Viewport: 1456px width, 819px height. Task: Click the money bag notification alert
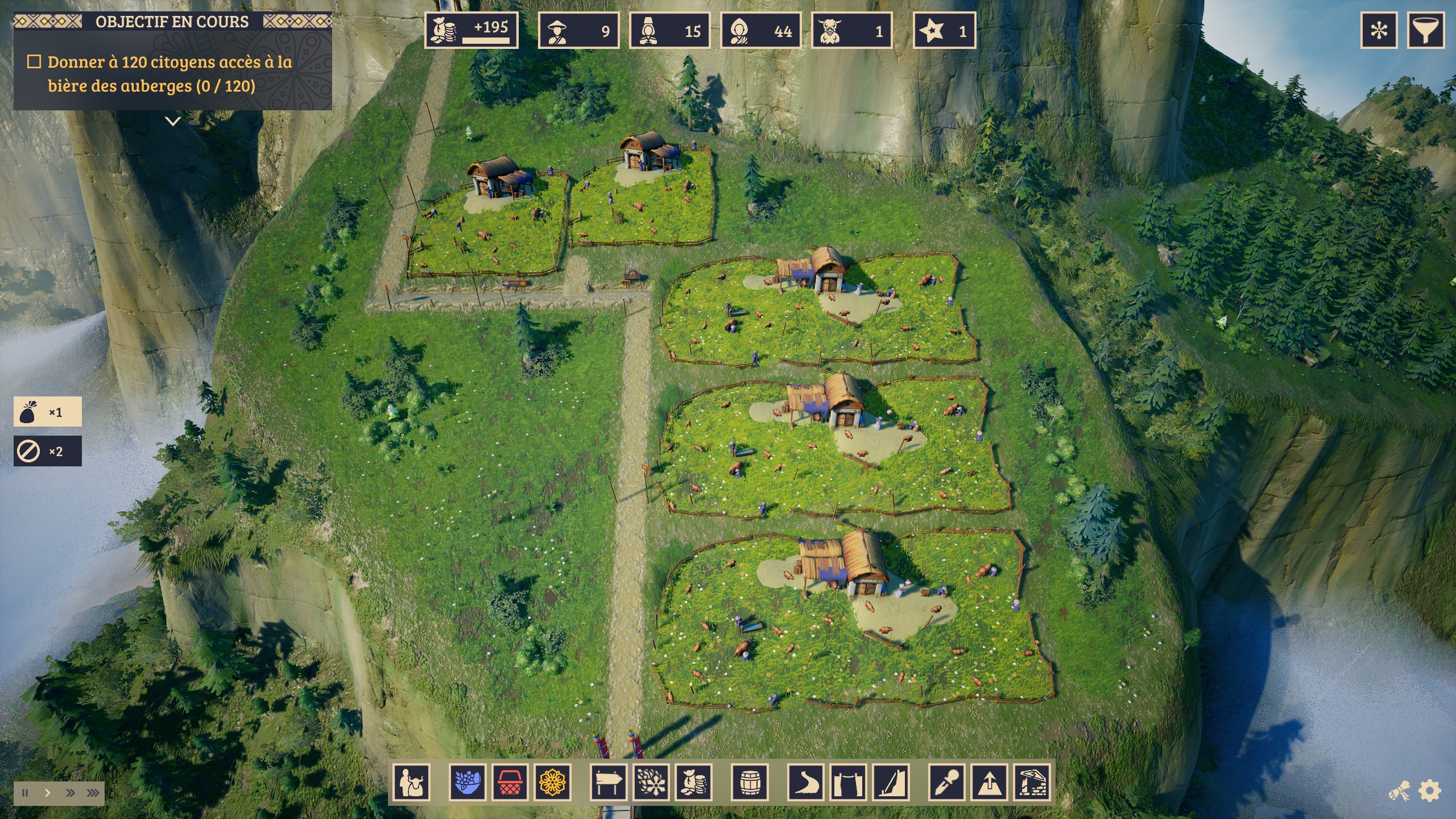(x=47, y=412)
